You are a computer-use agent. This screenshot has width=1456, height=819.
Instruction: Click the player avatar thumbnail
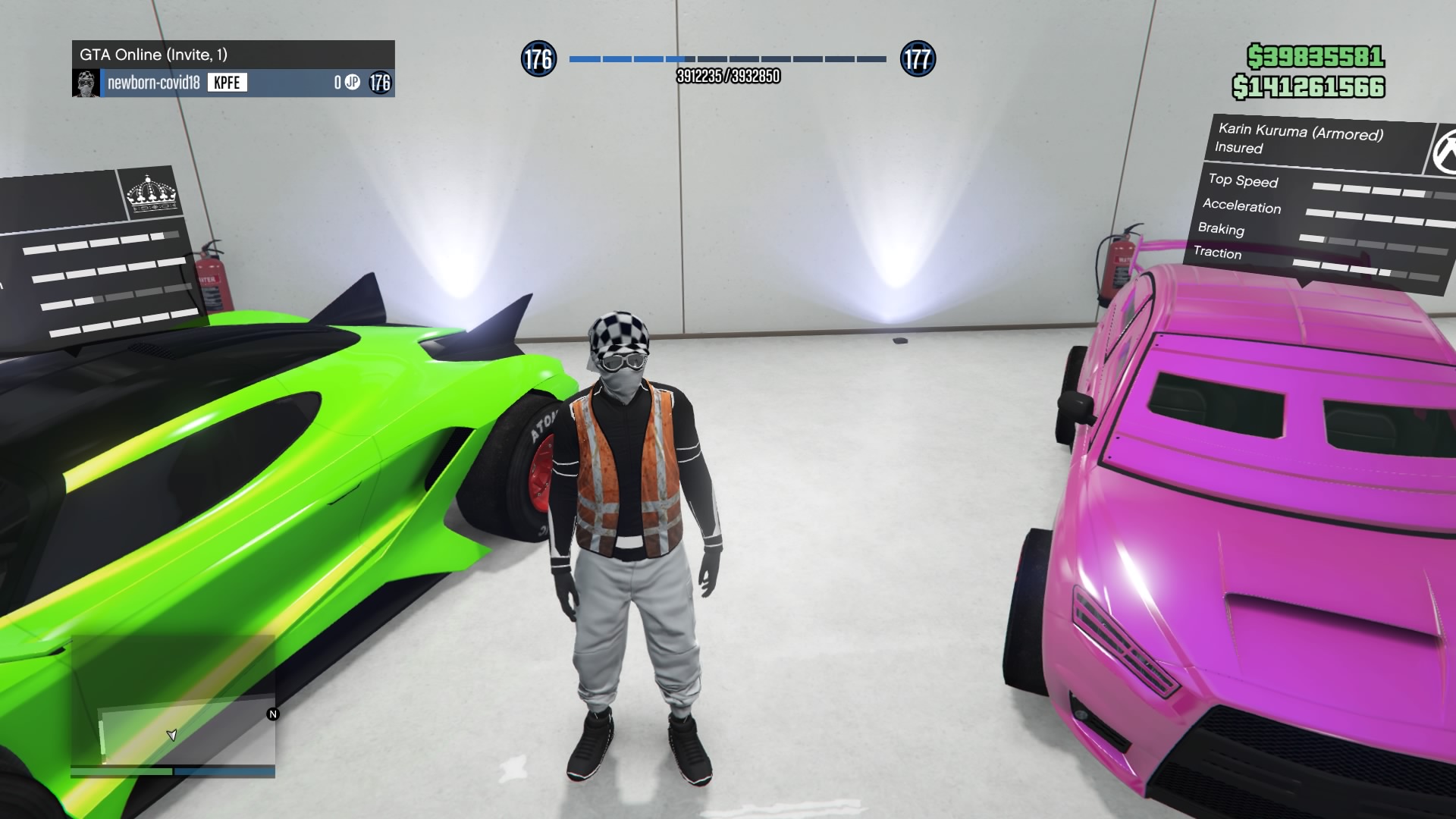click(86, 83)
